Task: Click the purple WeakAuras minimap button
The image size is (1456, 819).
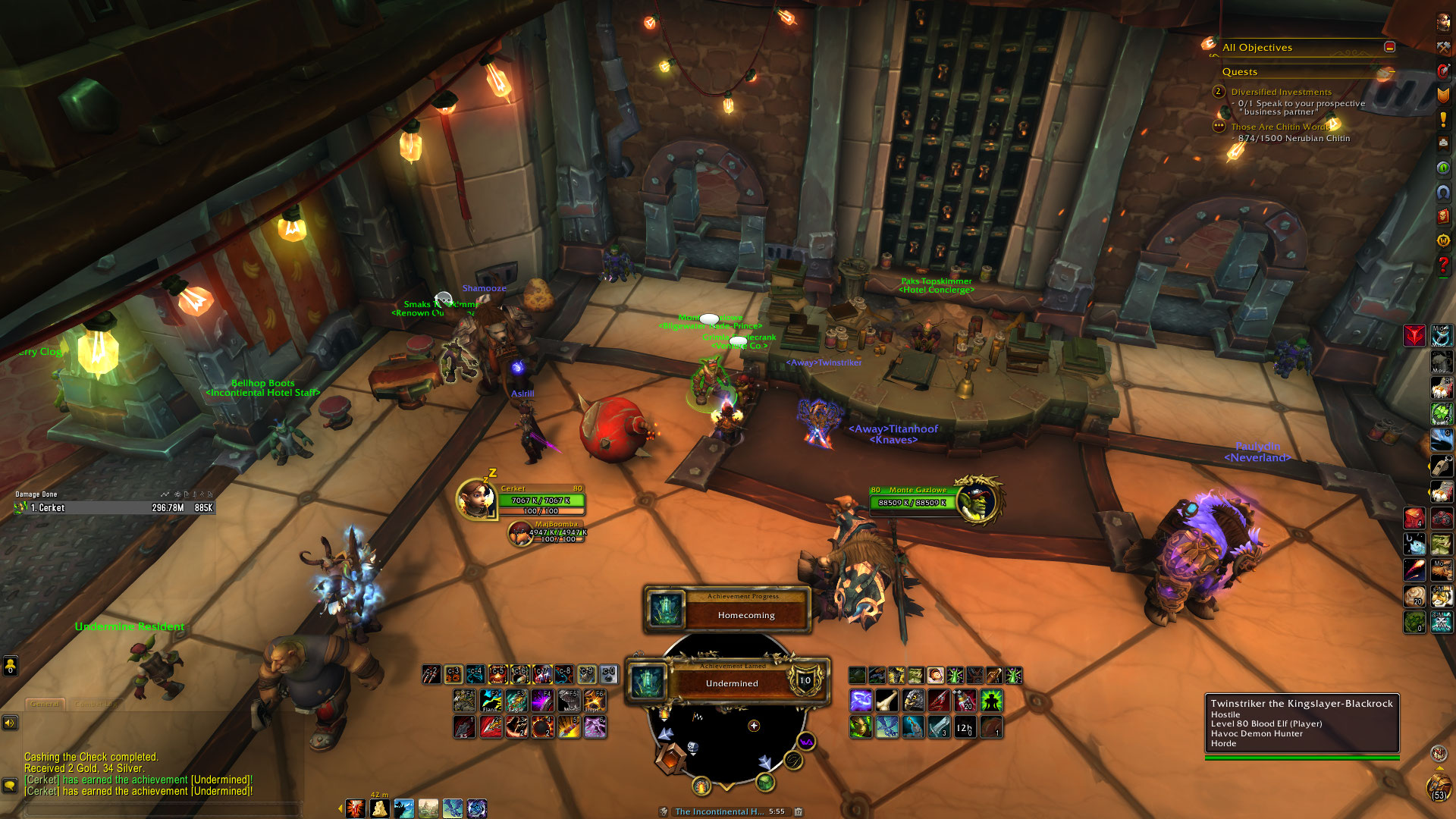Action: (806, 742)
